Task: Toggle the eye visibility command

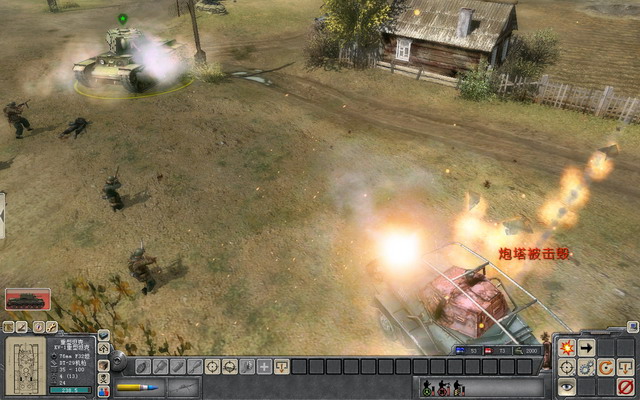Action: 566,386
